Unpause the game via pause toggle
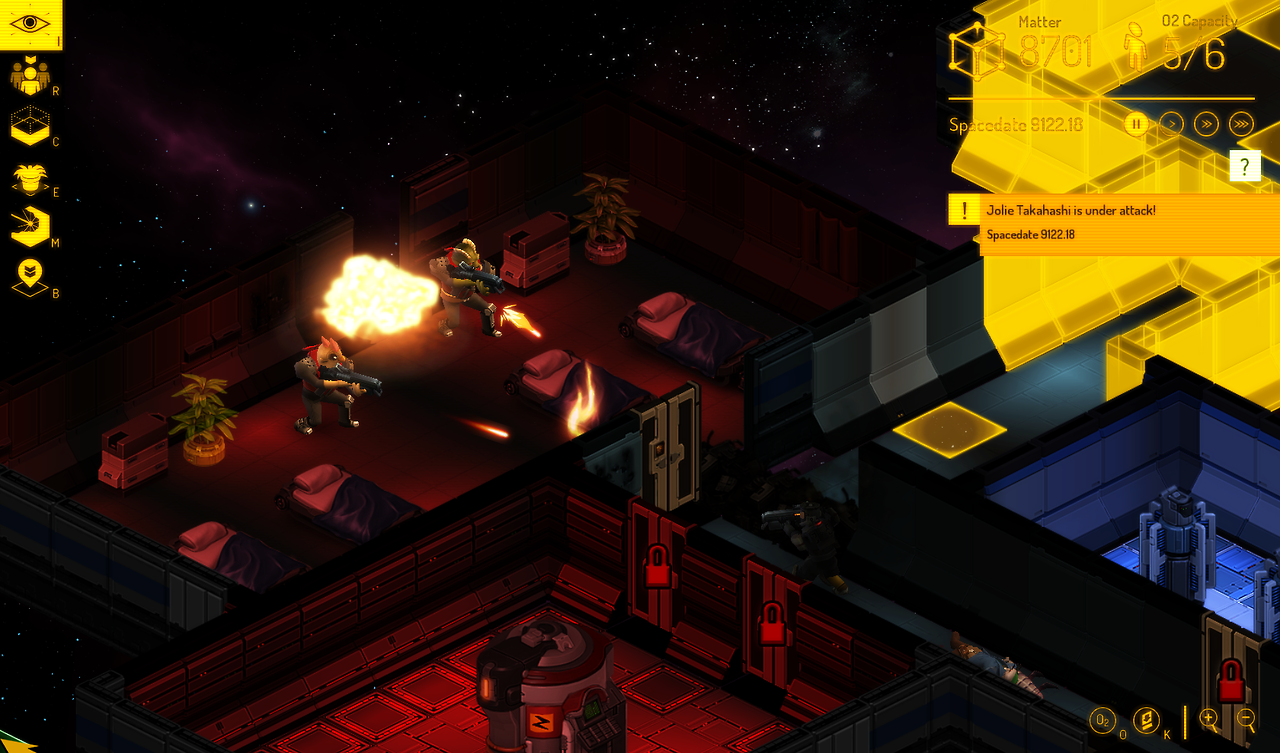Image resolution: width=1280 pixels, height=753 pixels. (1136, 123)
